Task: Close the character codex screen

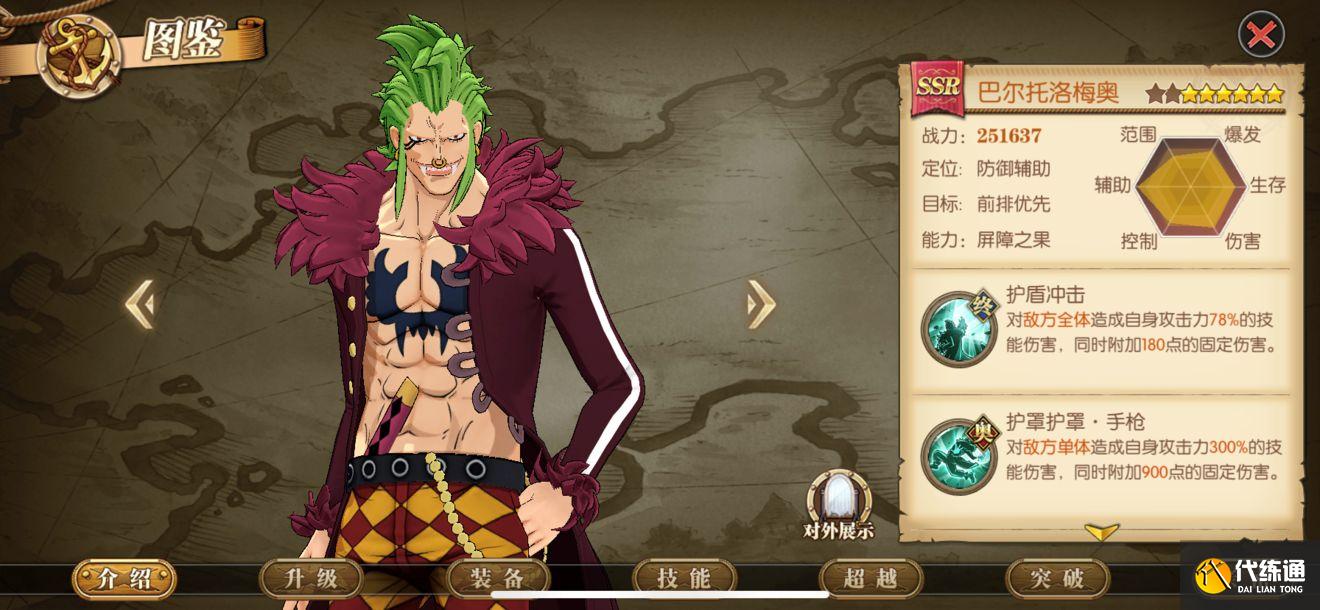Action: coord(1261,35)
